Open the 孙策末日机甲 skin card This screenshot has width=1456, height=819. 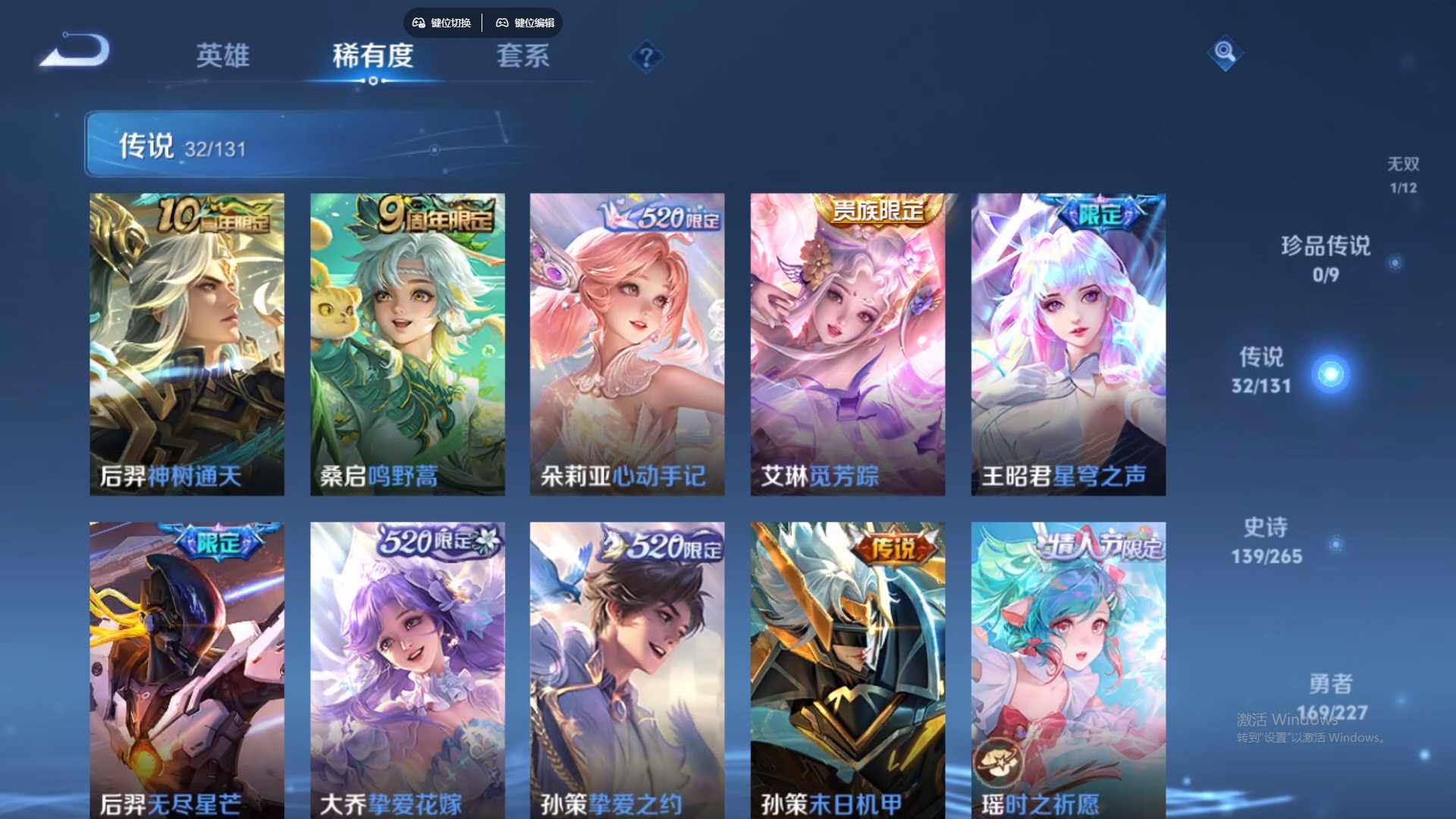848,667
